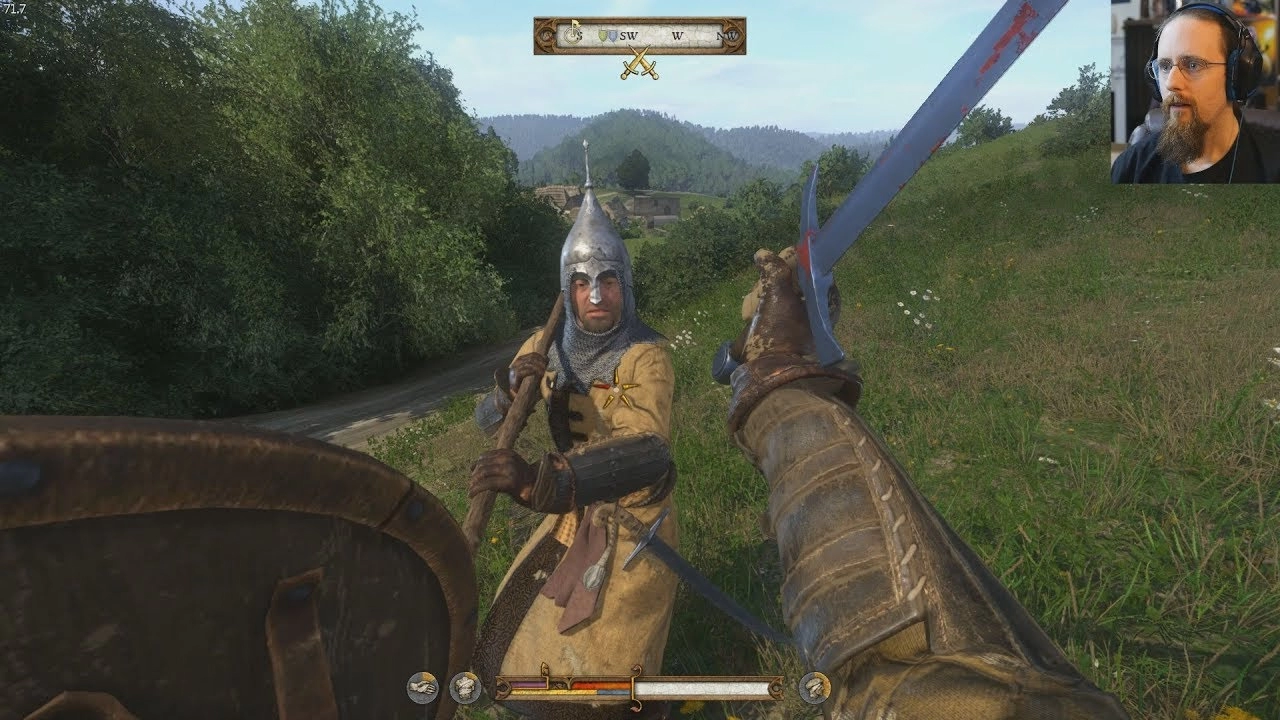The height and width of the screenshot is (720, 1280).
Task: Click the crossed swords combat icon
Action: [x=638, y=64]
